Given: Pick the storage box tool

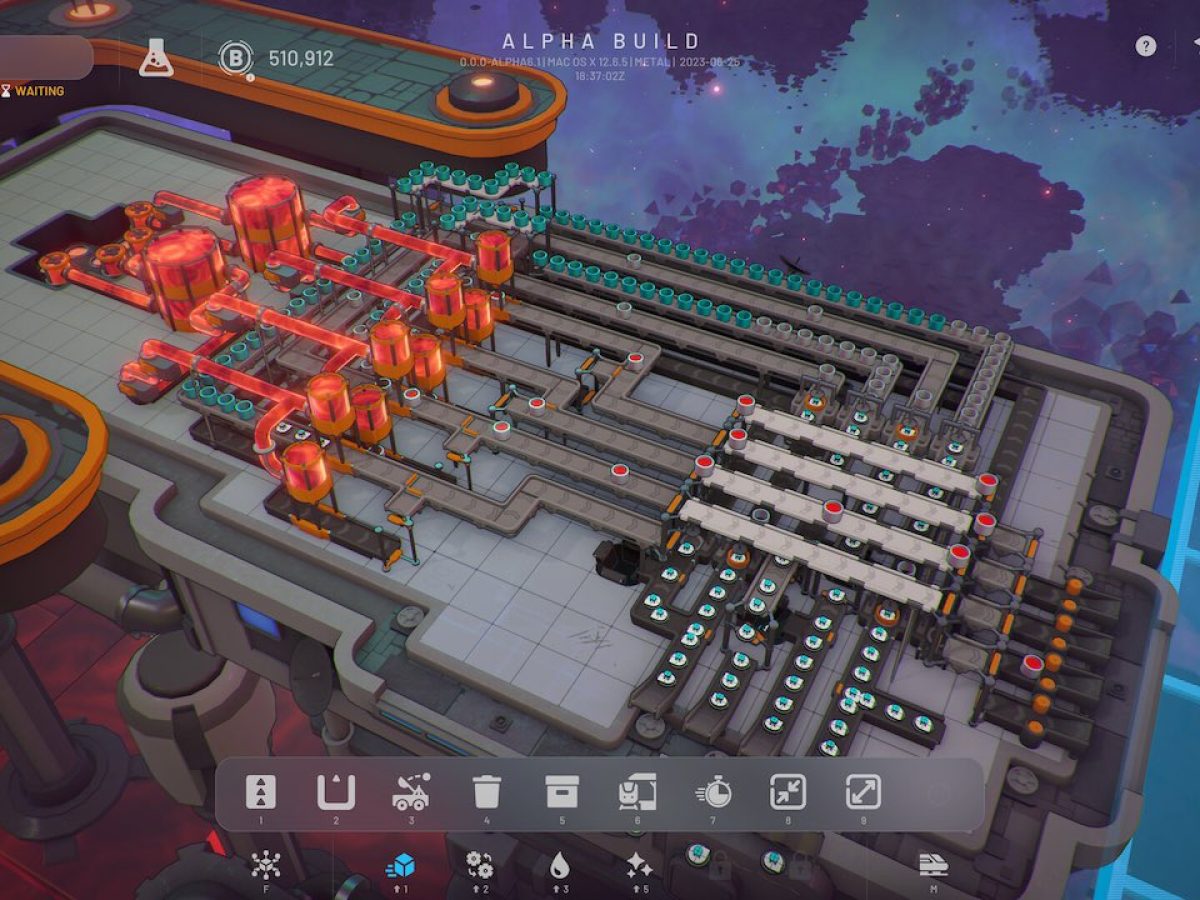Looking at the screenshot, I should pos(562,793).
